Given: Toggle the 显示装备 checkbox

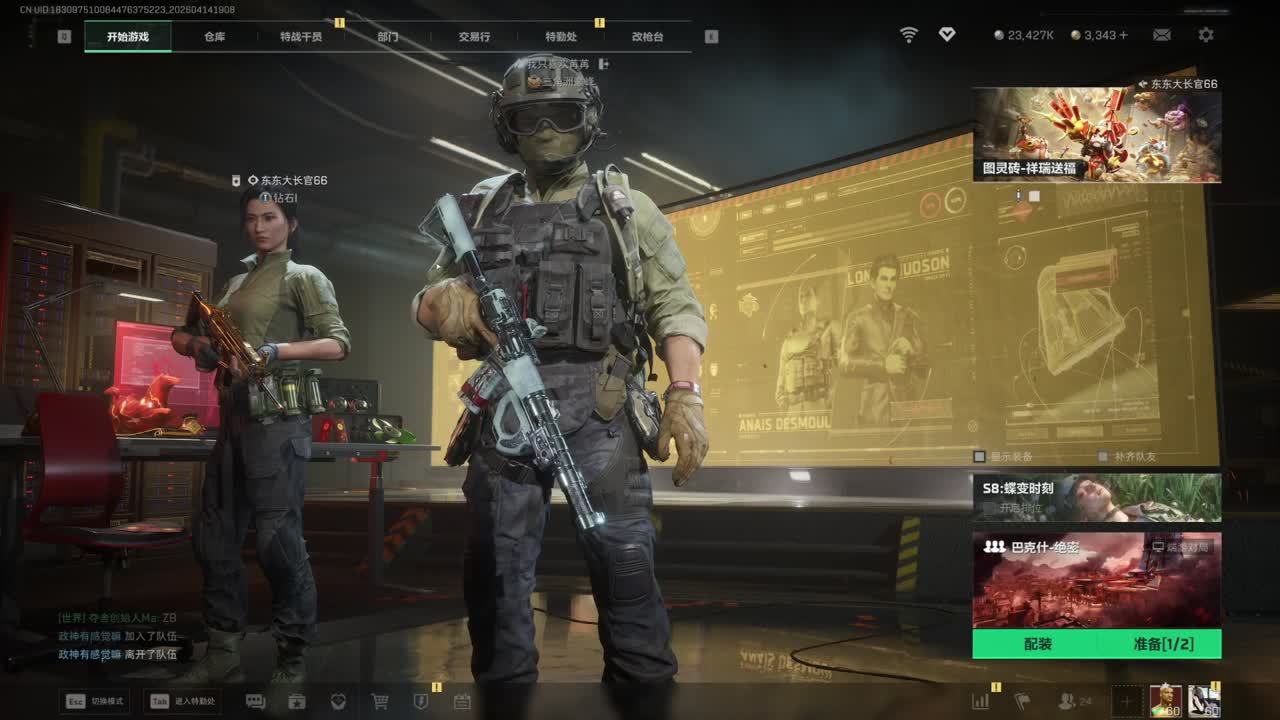Looking at the screenshot, I should tap(980, 457).
